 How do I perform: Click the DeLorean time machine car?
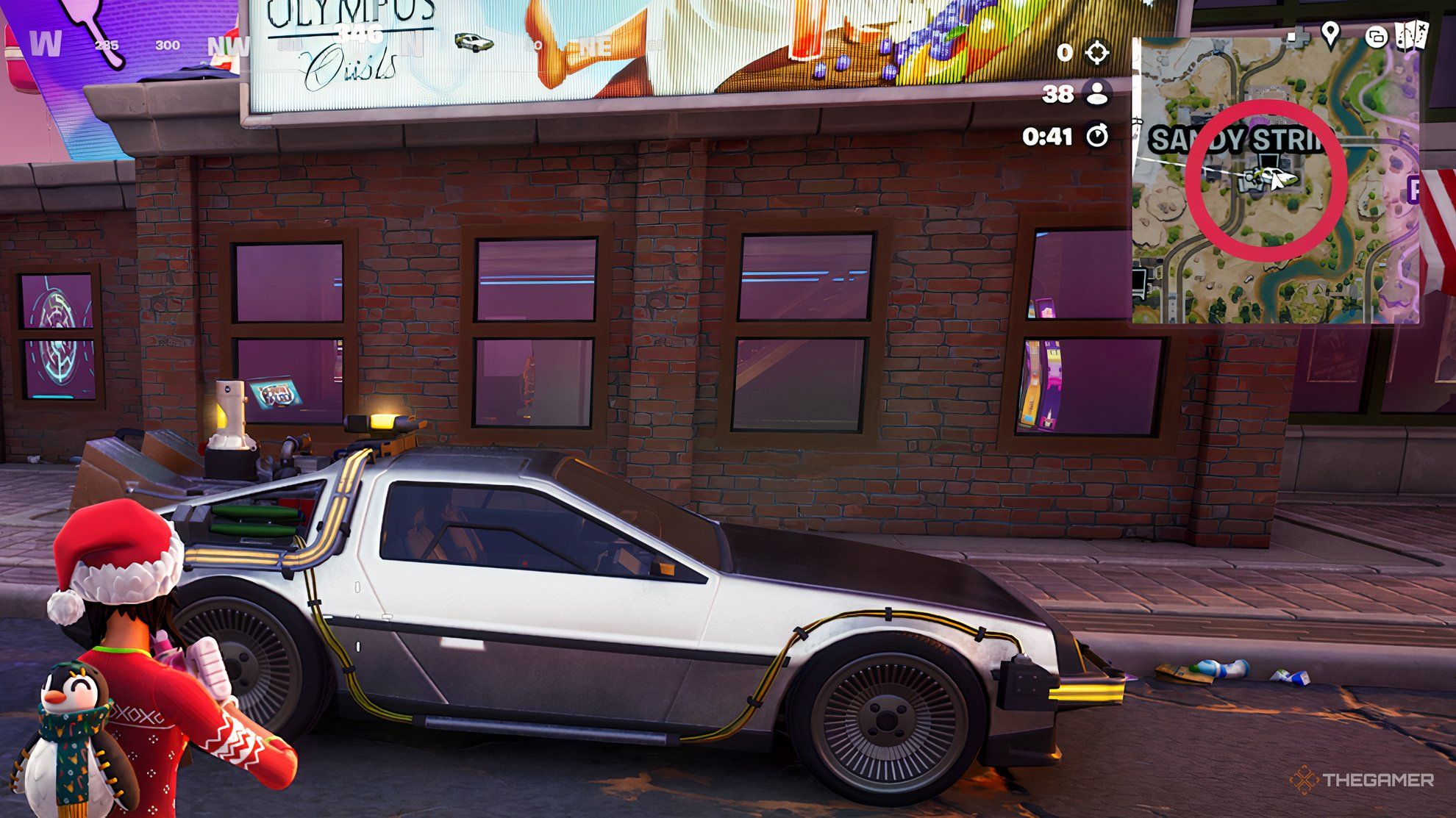(x=625, y=603)
